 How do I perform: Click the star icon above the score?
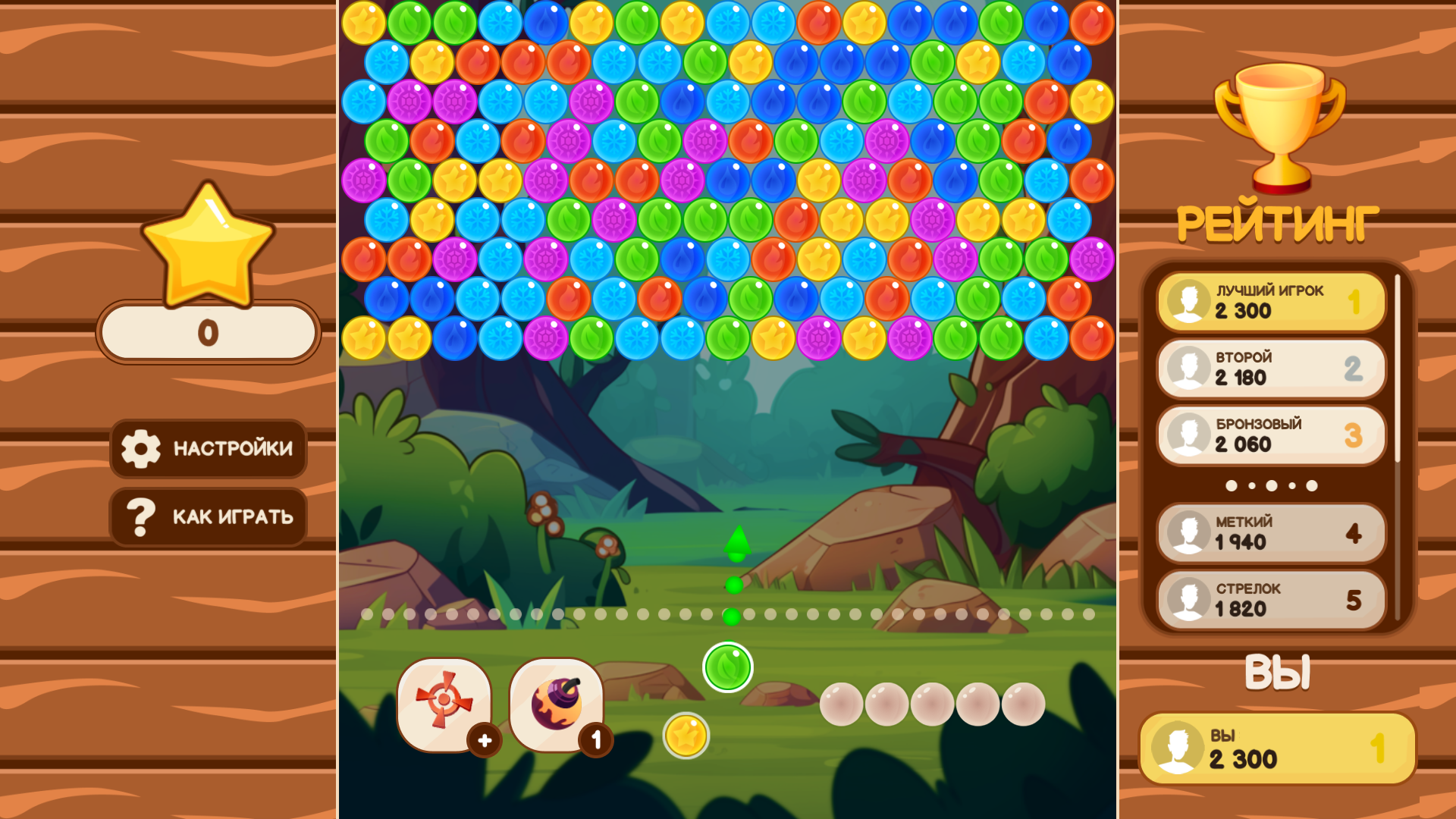tap(207, 243)
